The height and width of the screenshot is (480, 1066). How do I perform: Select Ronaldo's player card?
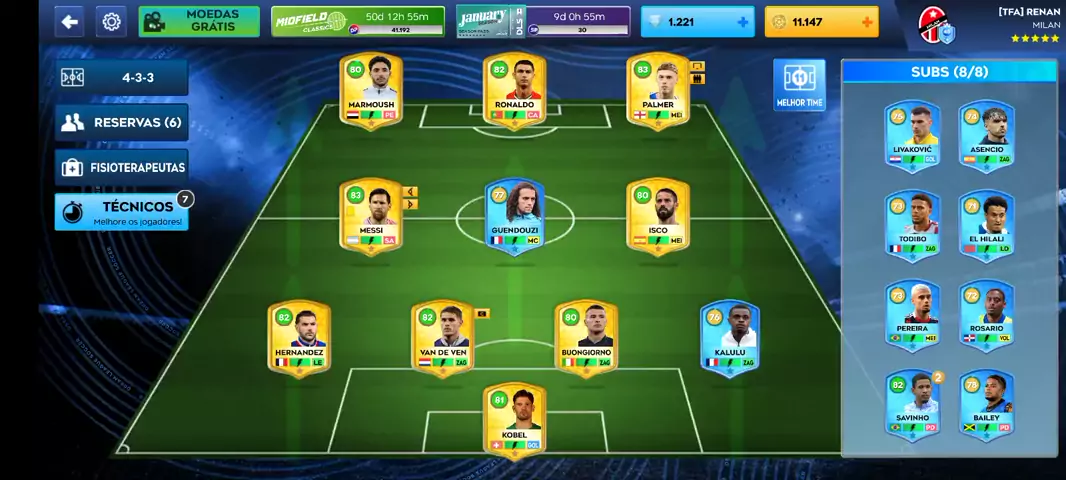tap(514, 90)
